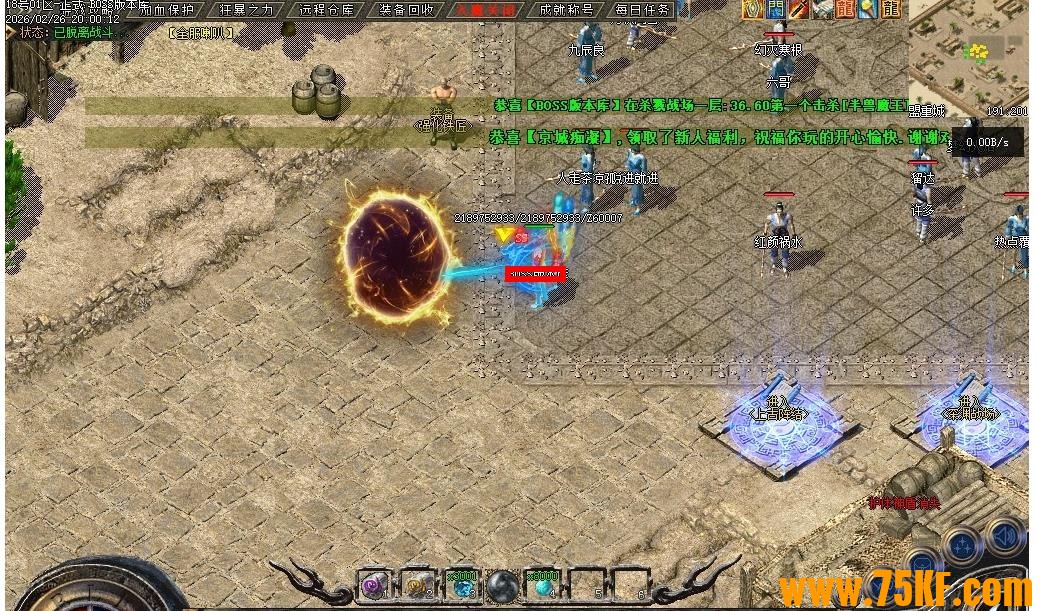Open the 成就称号 achievements and titles menu
Viewport: 1037px width, 611px height.
point(566,10)
